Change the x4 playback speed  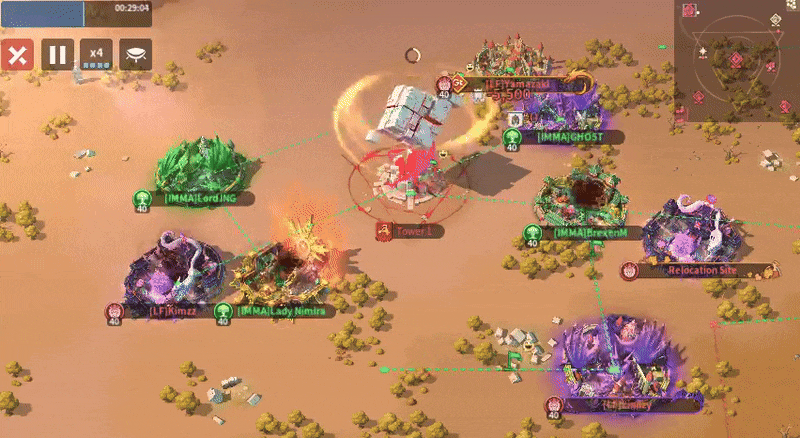point(96,54)
